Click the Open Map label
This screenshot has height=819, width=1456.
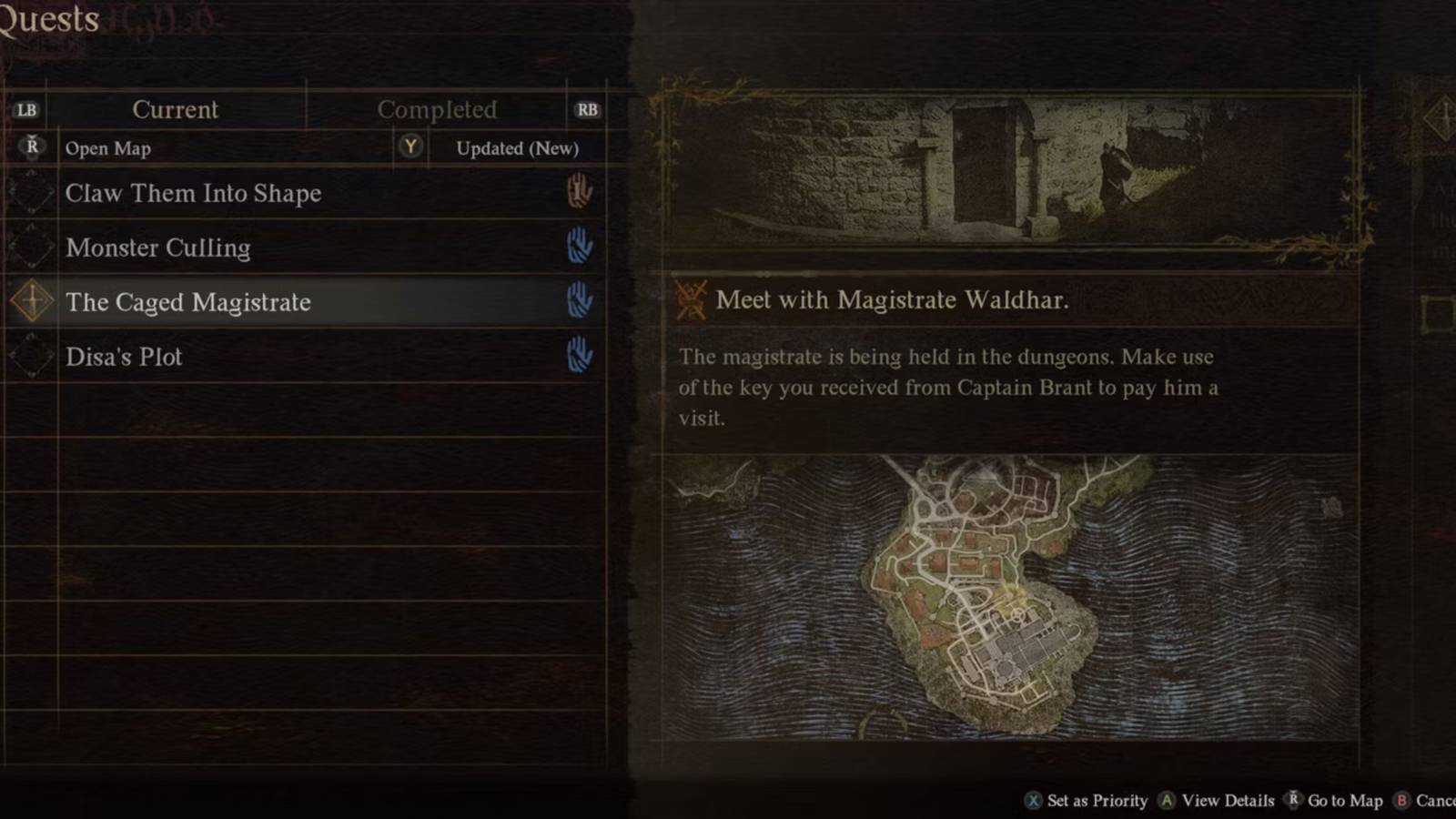coord(108,148)
